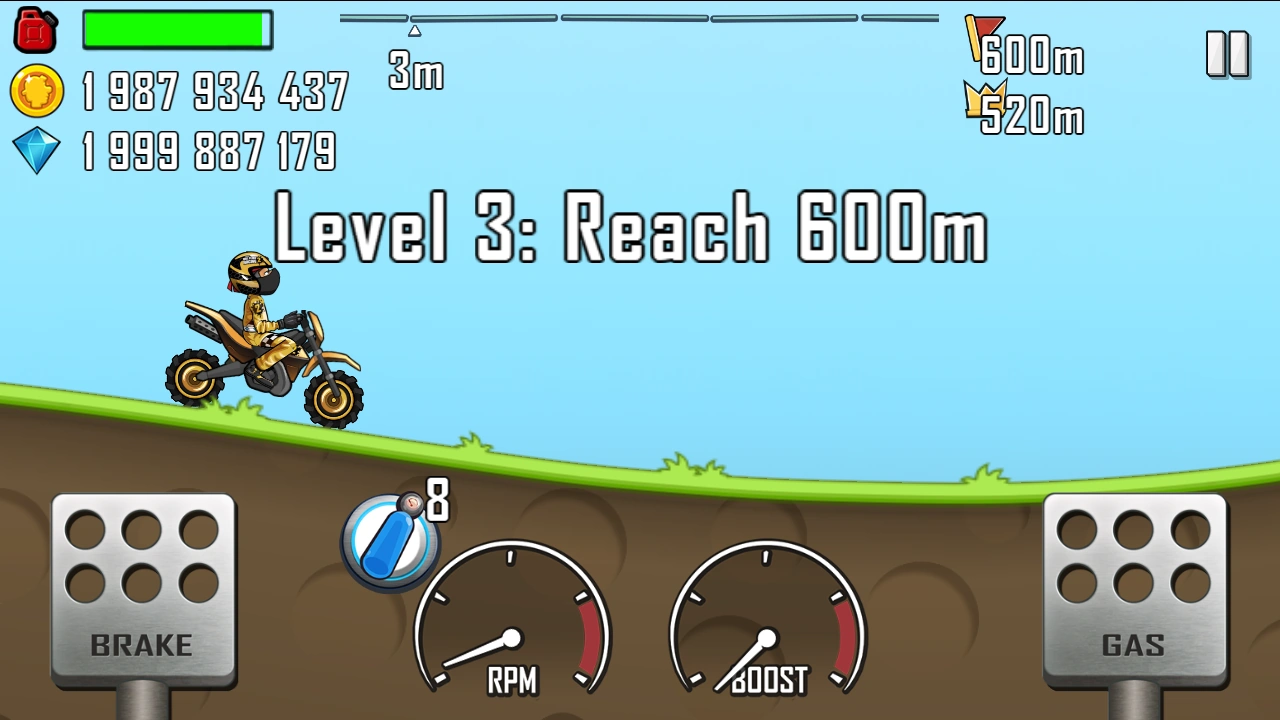This screenshot has height=720, width=1280.
Task: Click the track progress bar at top
Action: (x=640, y=17)
